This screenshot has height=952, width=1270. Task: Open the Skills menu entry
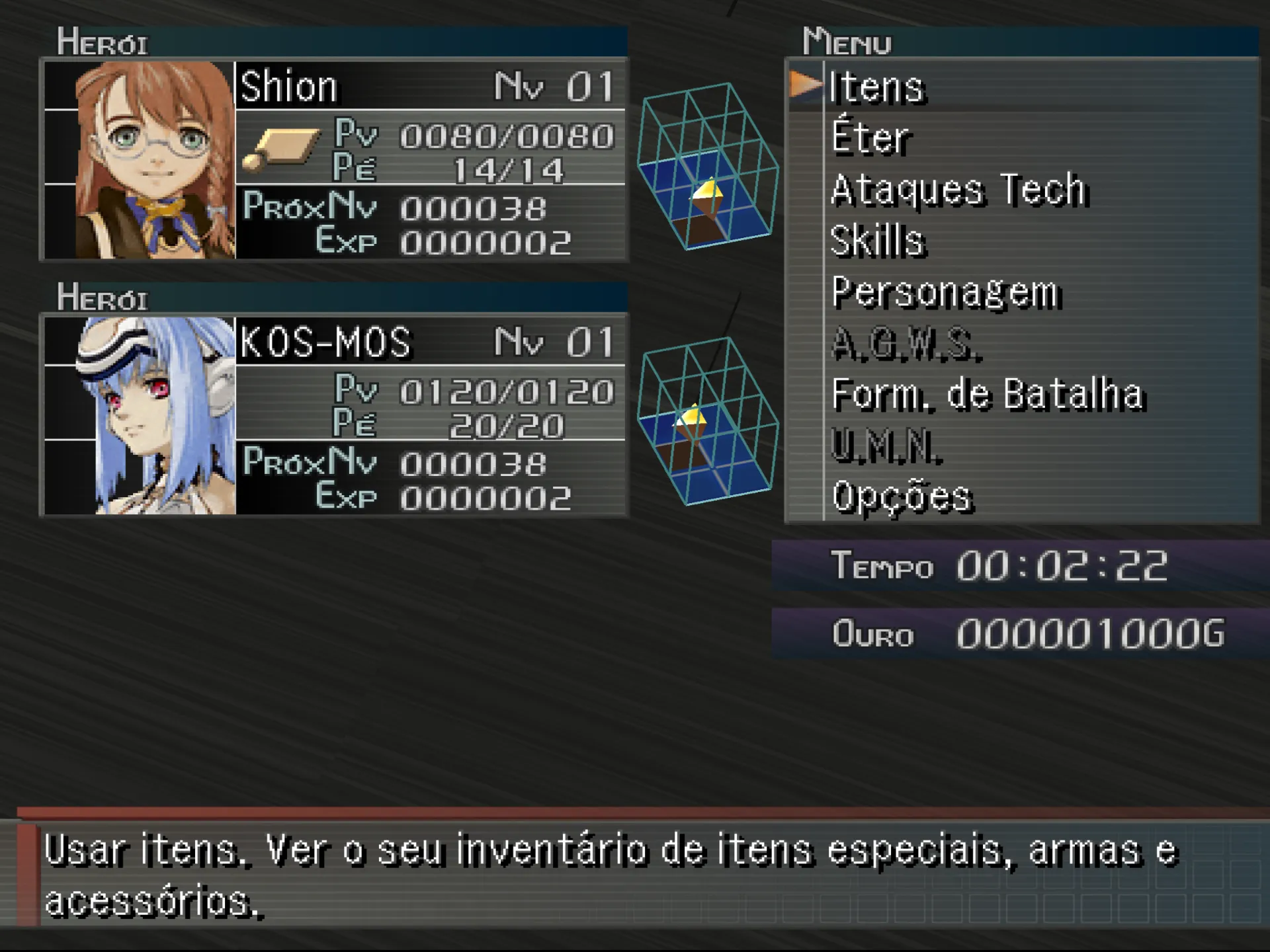tap(877, 241)
